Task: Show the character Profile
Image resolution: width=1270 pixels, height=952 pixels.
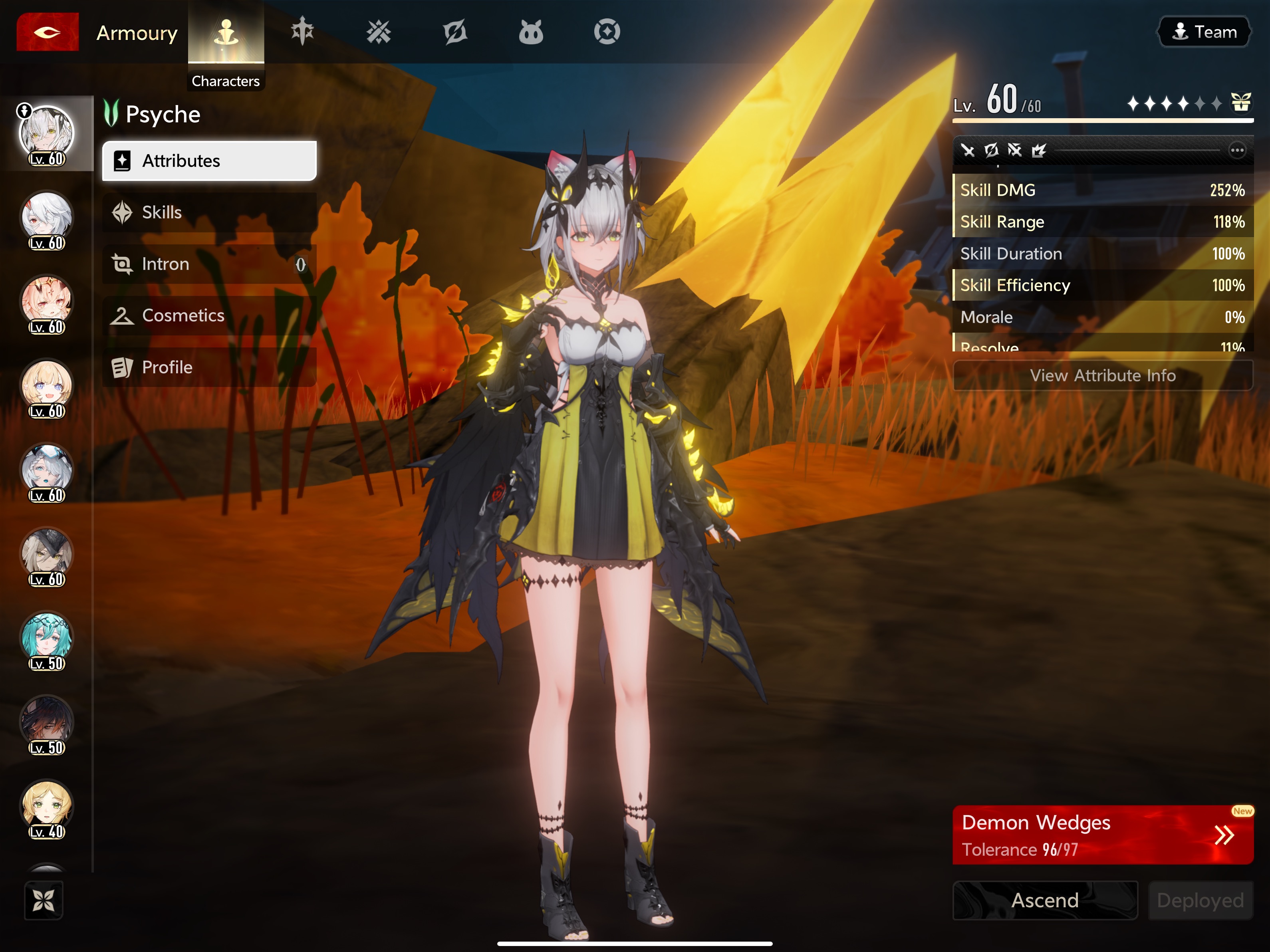Action: (x=209, y=367)
